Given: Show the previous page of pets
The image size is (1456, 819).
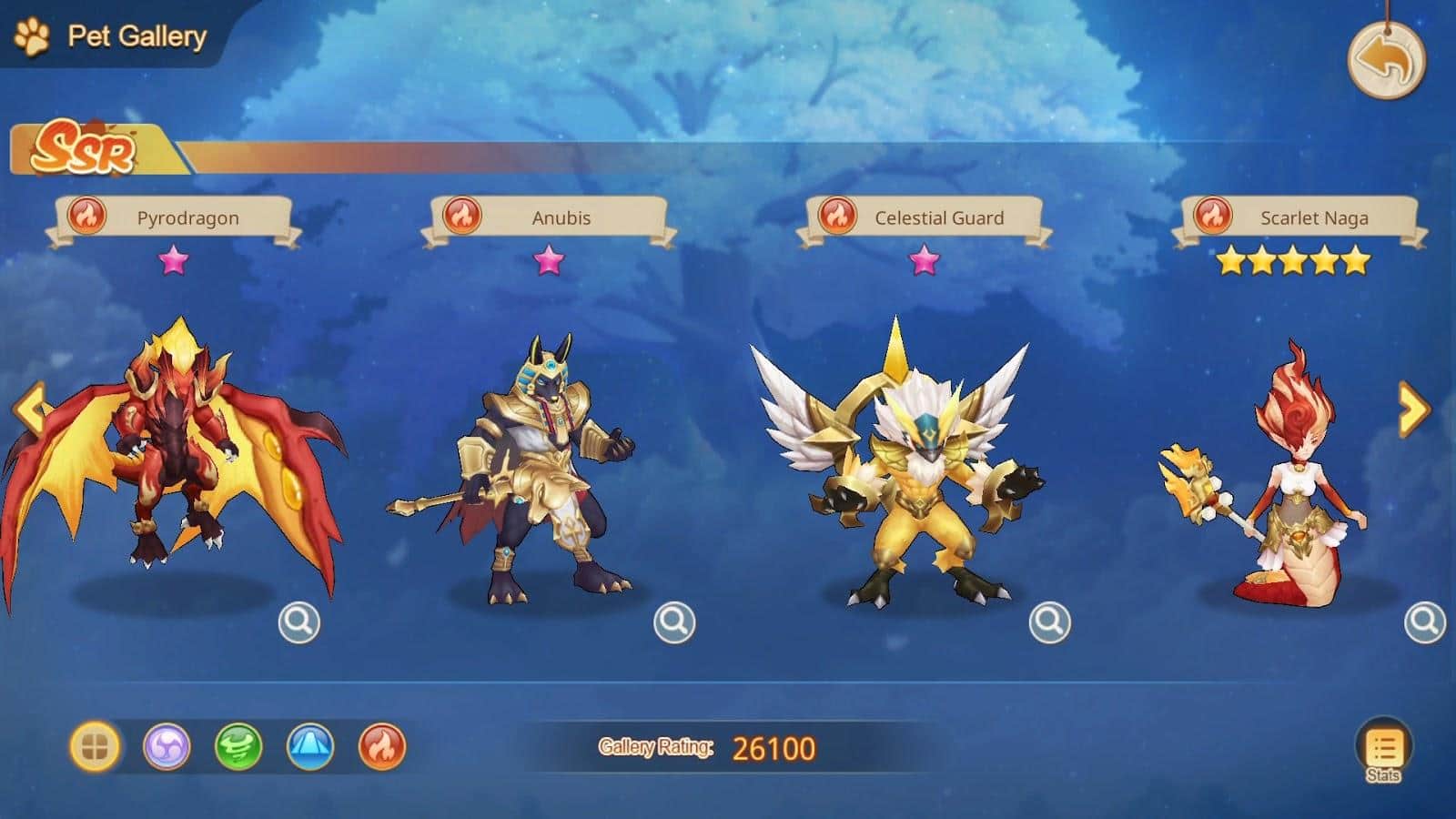Looking at the screenshot, I should [x=29, y=409].
